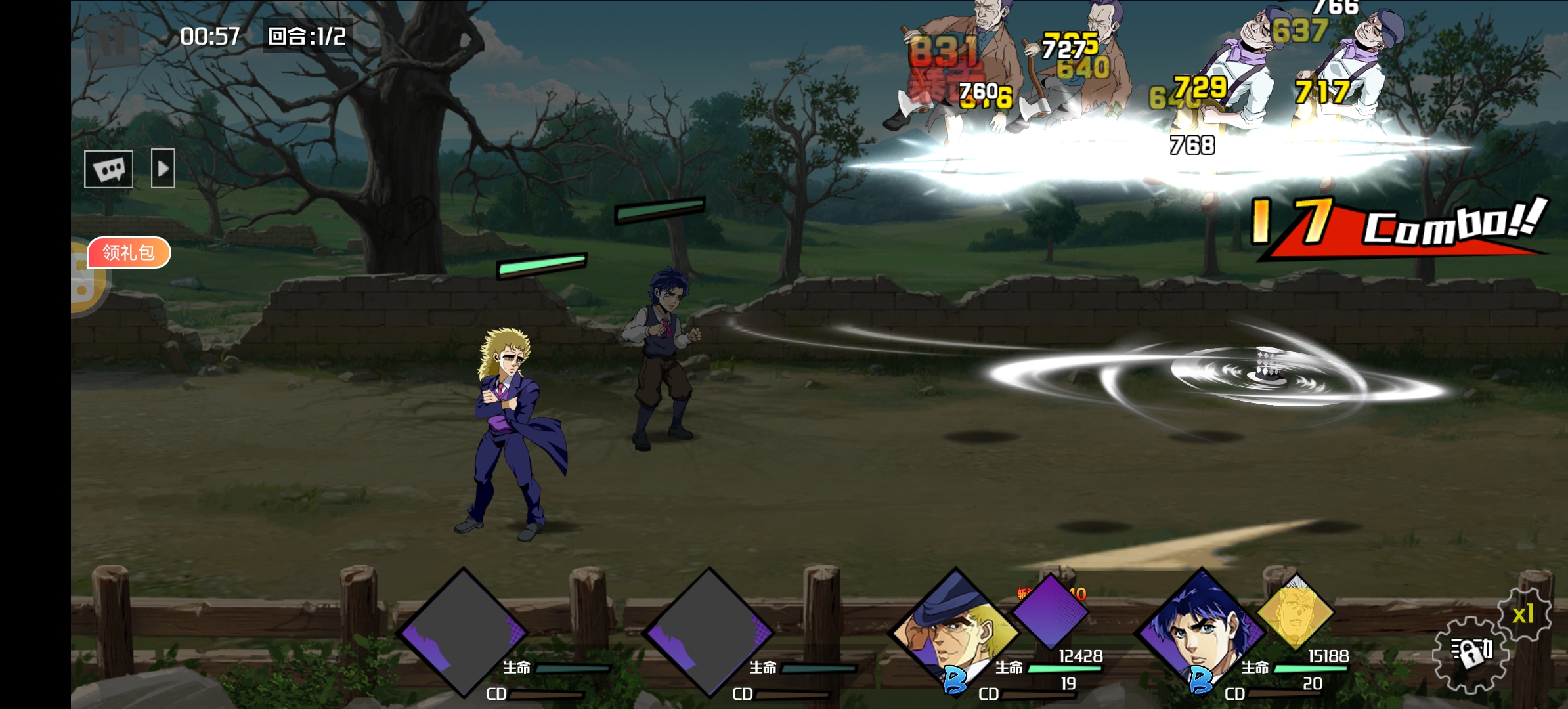Activate the purple diamond skill icon
The image size is (1568, 709).
click(x=1049, y=612)
